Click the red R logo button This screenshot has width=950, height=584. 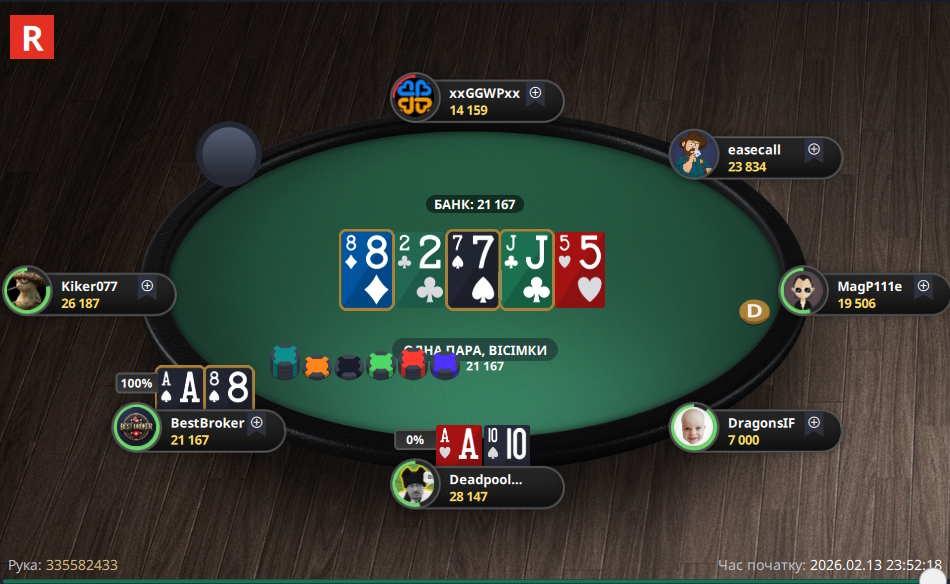(31, 38)
